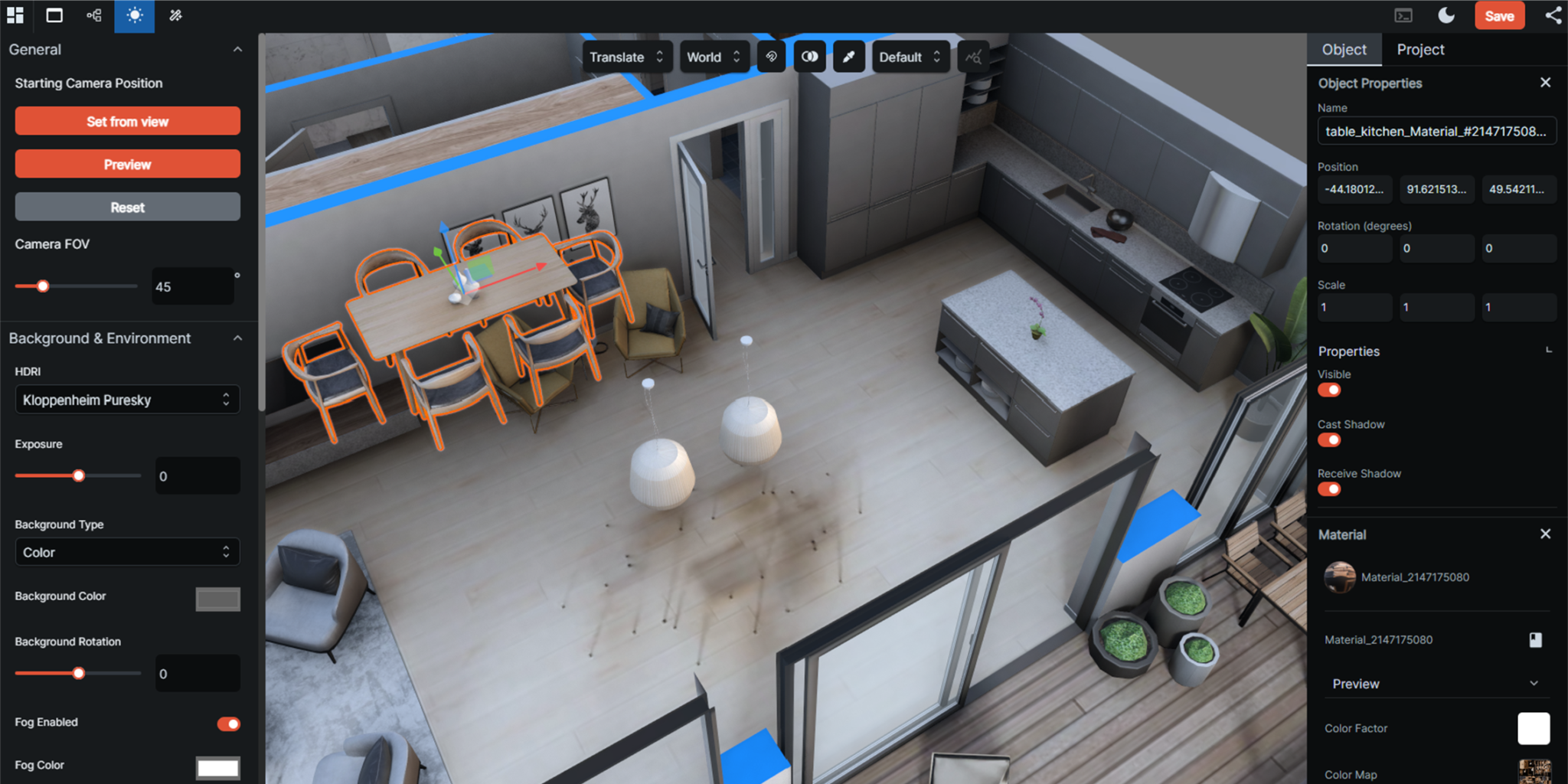Click the blend comparison icon next to snap
The width and height of the screenshot is (1568, 784).
(809, 57)
